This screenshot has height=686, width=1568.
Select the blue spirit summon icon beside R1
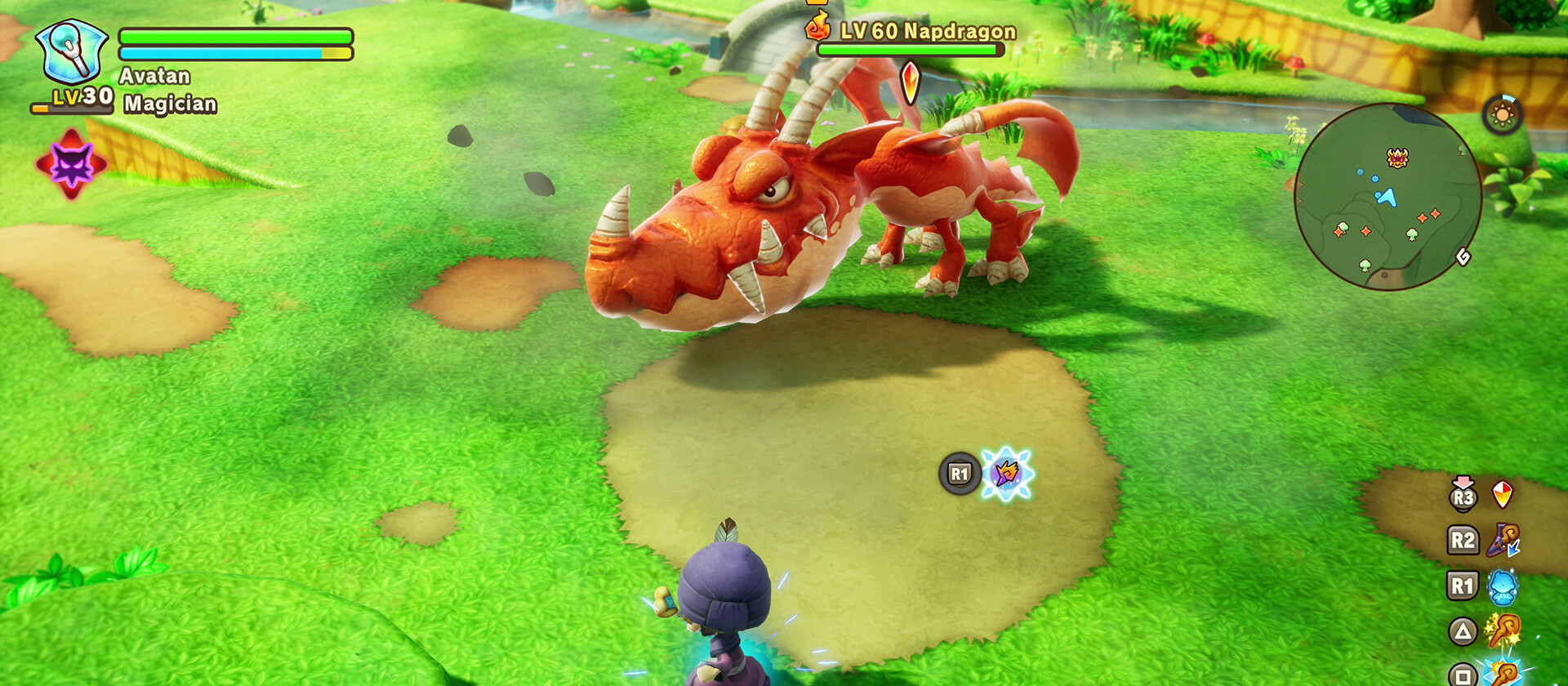1503,586
